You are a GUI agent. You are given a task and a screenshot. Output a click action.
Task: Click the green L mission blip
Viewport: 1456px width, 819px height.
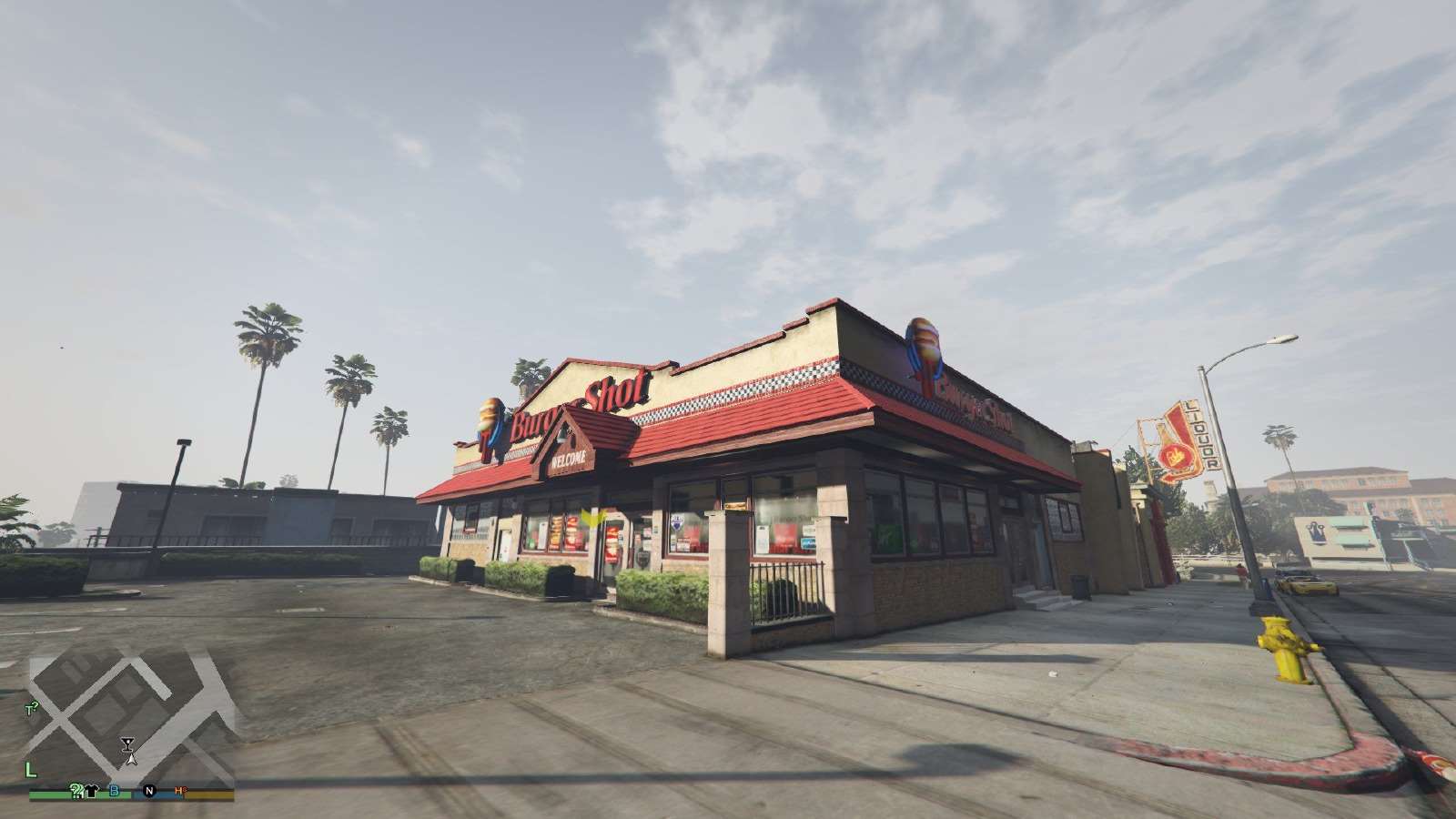click(31, 771)
